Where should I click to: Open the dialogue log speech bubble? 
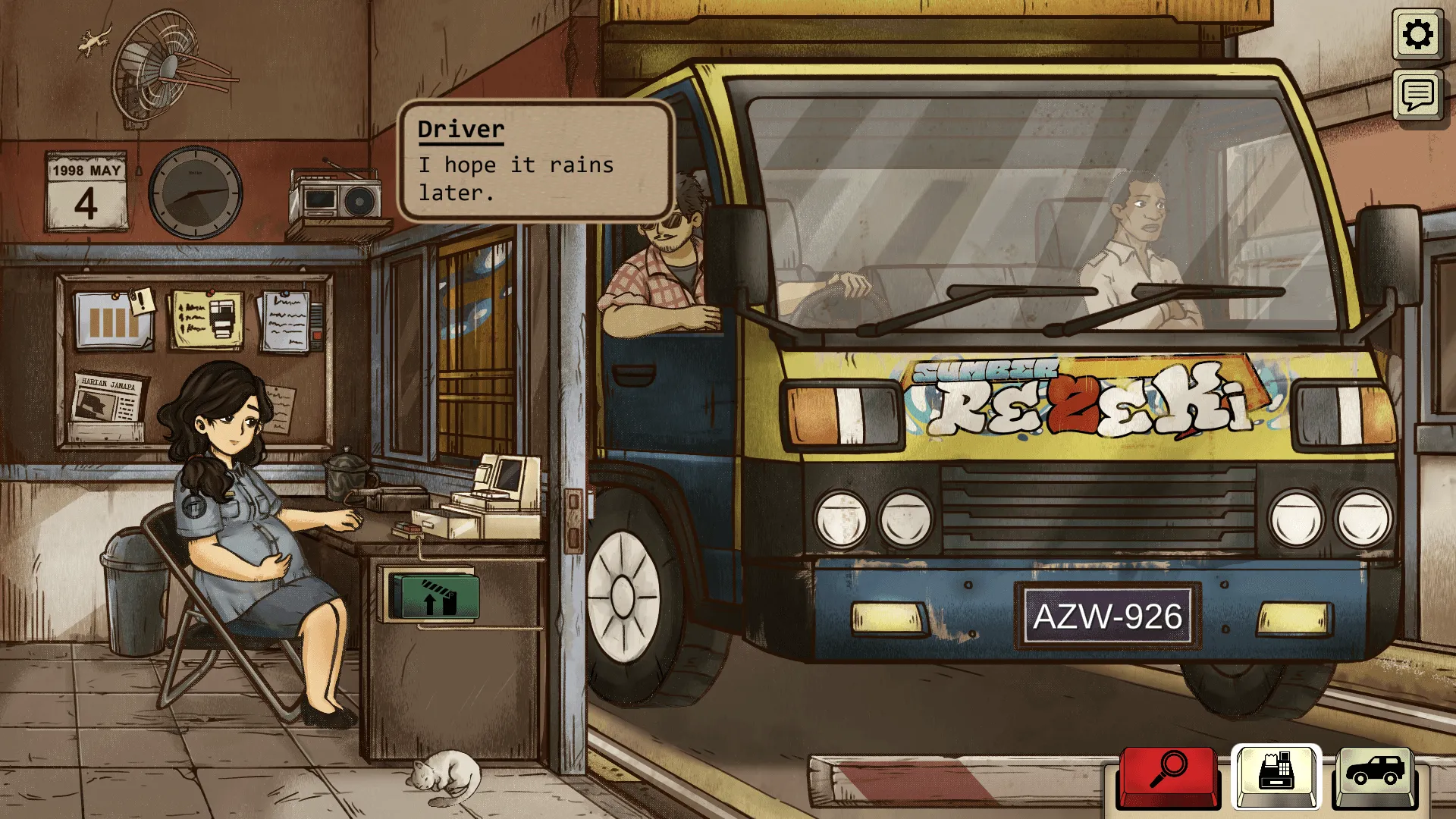(x=1417, y=96)
